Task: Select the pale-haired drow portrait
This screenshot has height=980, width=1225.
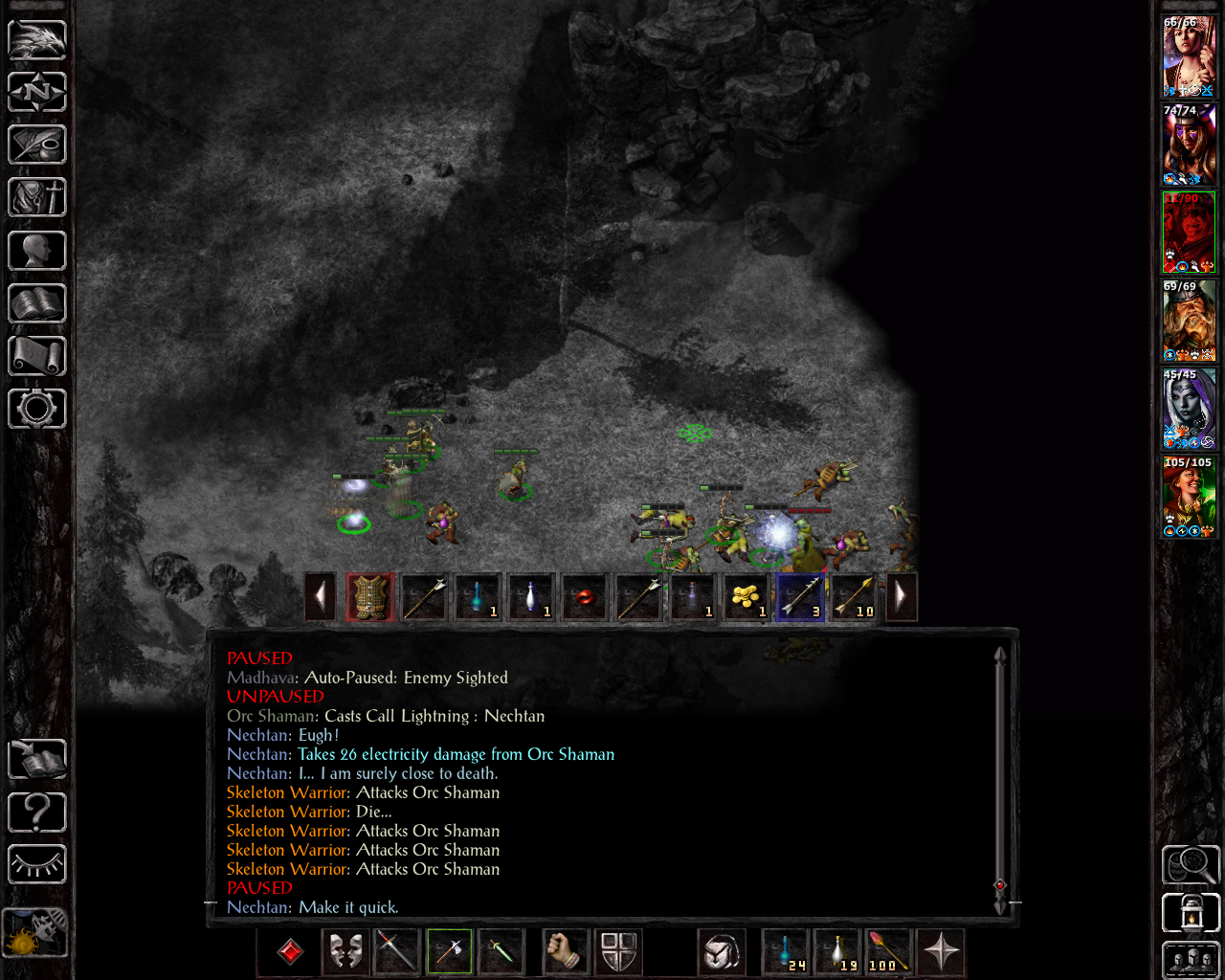Action: coord(1189,409)
